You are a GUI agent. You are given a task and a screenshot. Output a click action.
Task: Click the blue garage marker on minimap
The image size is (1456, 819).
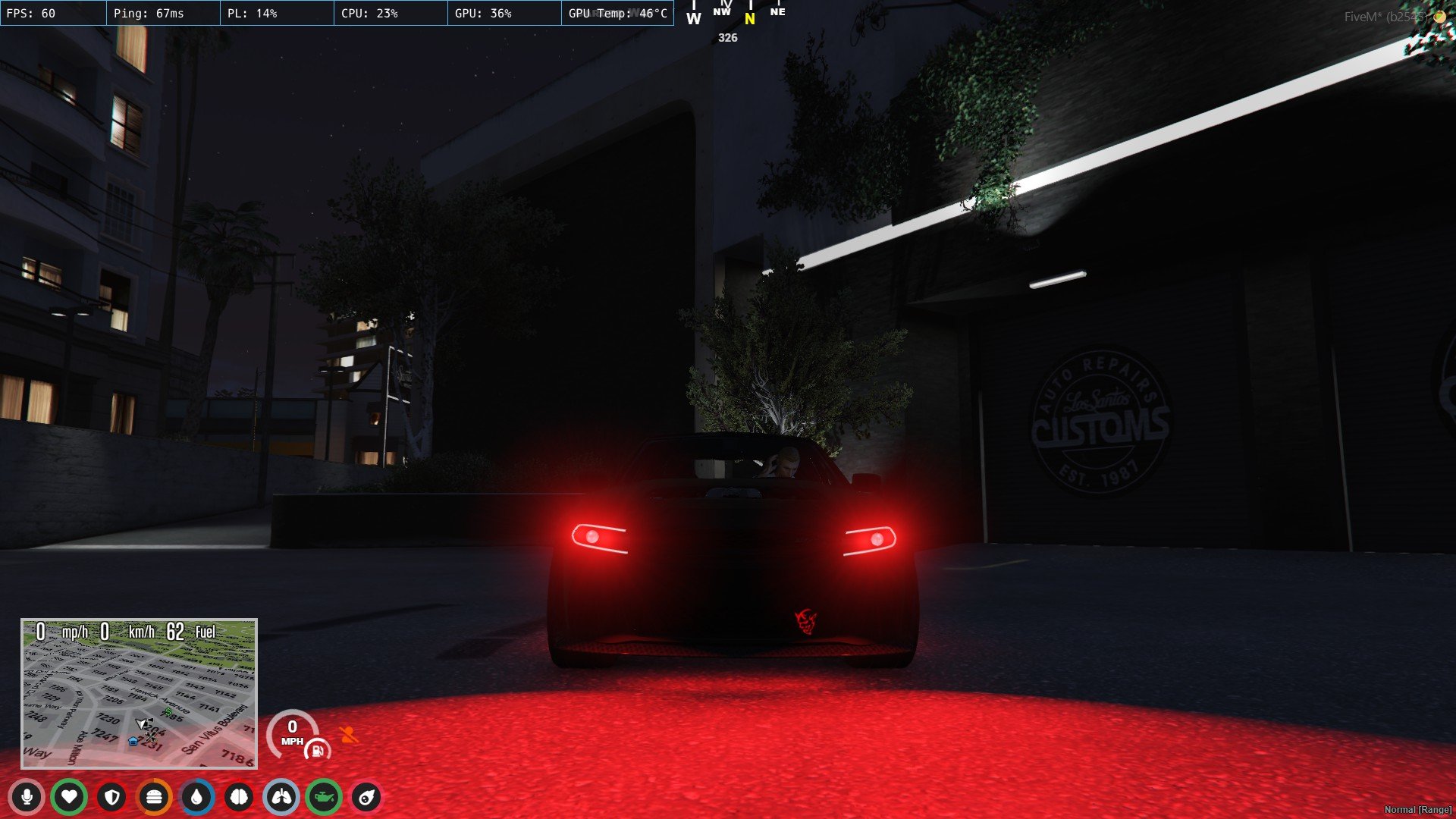pyautogui.click(x=133, y=741)
